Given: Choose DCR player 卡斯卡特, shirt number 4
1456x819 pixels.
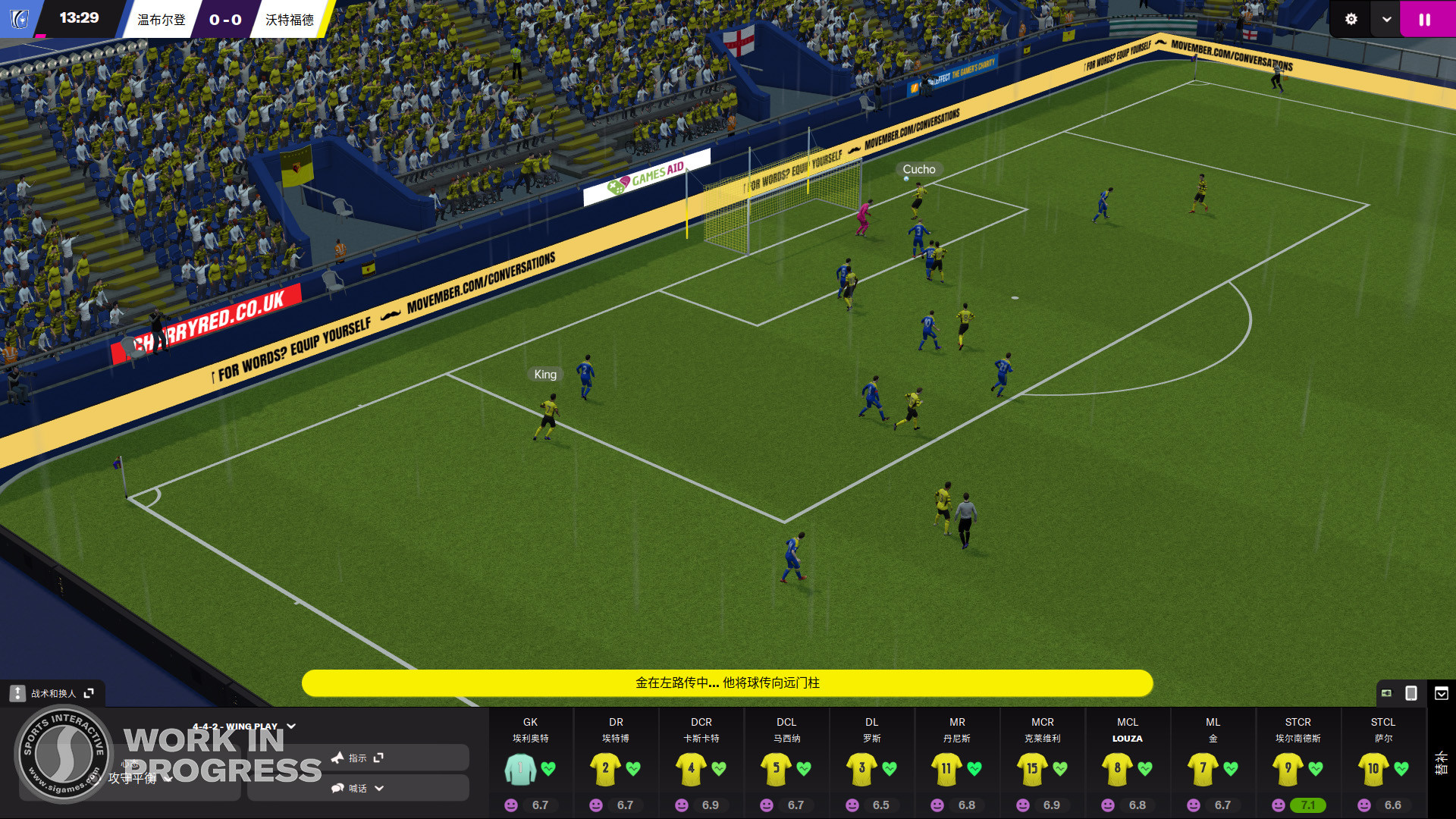Looking at the screenshot, I should point(691,768).
